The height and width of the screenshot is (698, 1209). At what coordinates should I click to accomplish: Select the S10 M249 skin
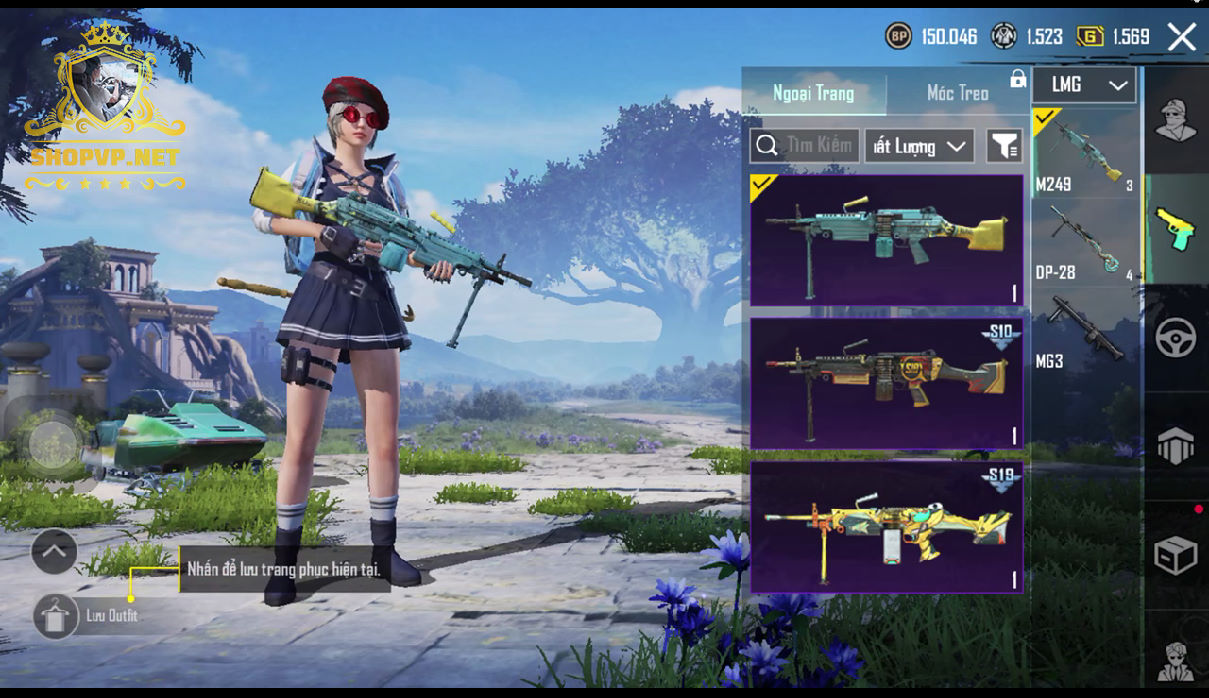886,384
